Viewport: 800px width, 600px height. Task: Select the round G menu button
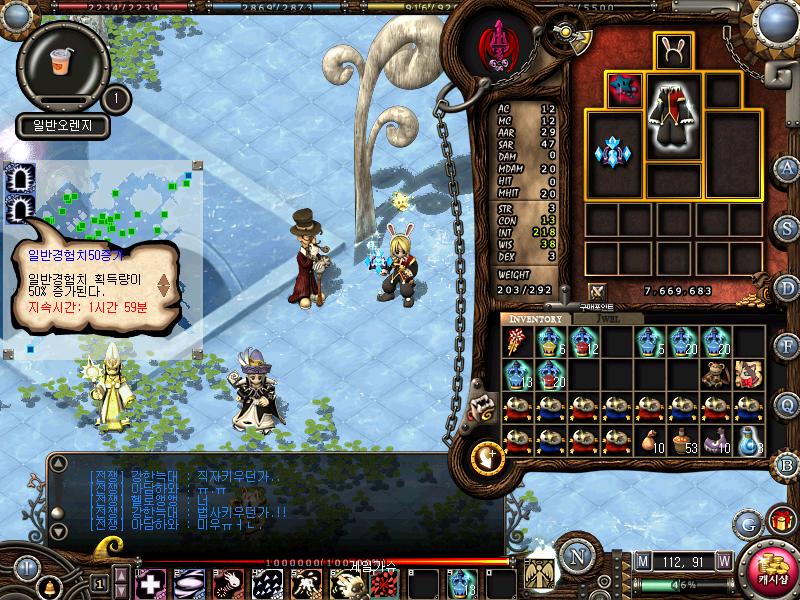746,523
